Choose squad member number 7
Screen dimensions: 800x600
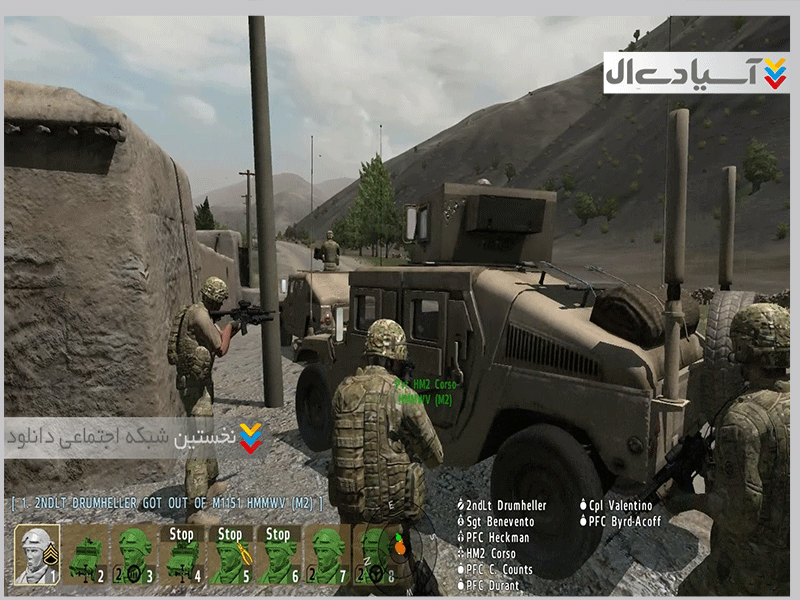327,555
